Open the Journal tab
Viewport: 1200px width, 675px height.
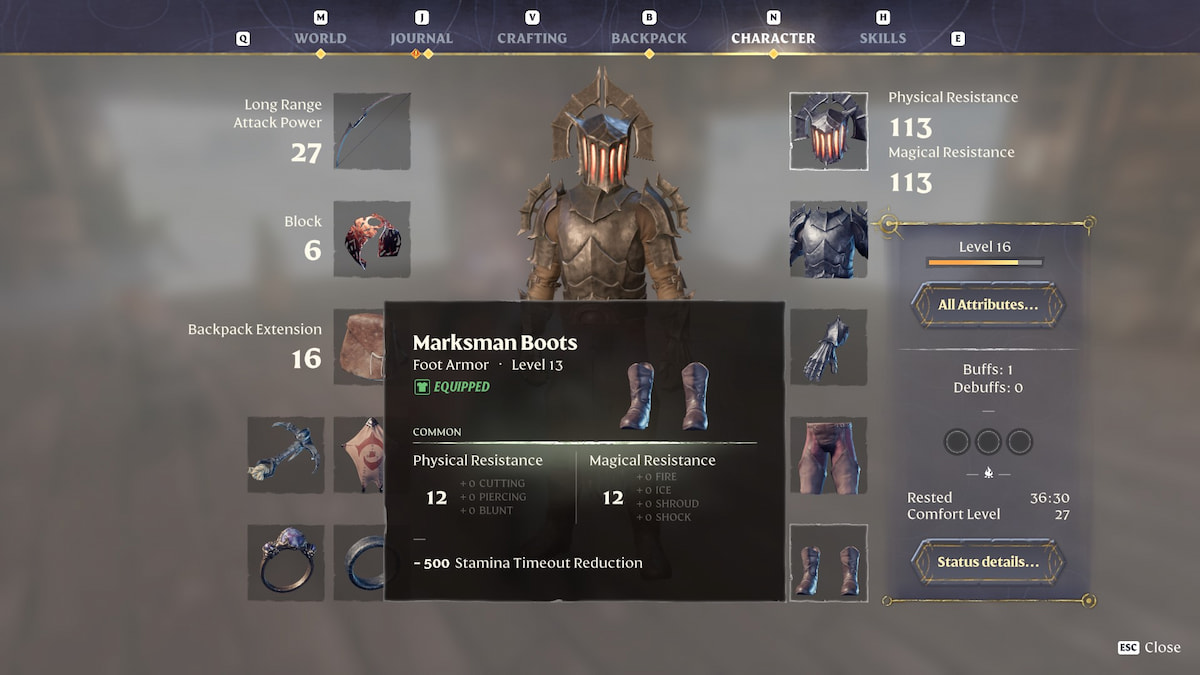coord(421,38)
